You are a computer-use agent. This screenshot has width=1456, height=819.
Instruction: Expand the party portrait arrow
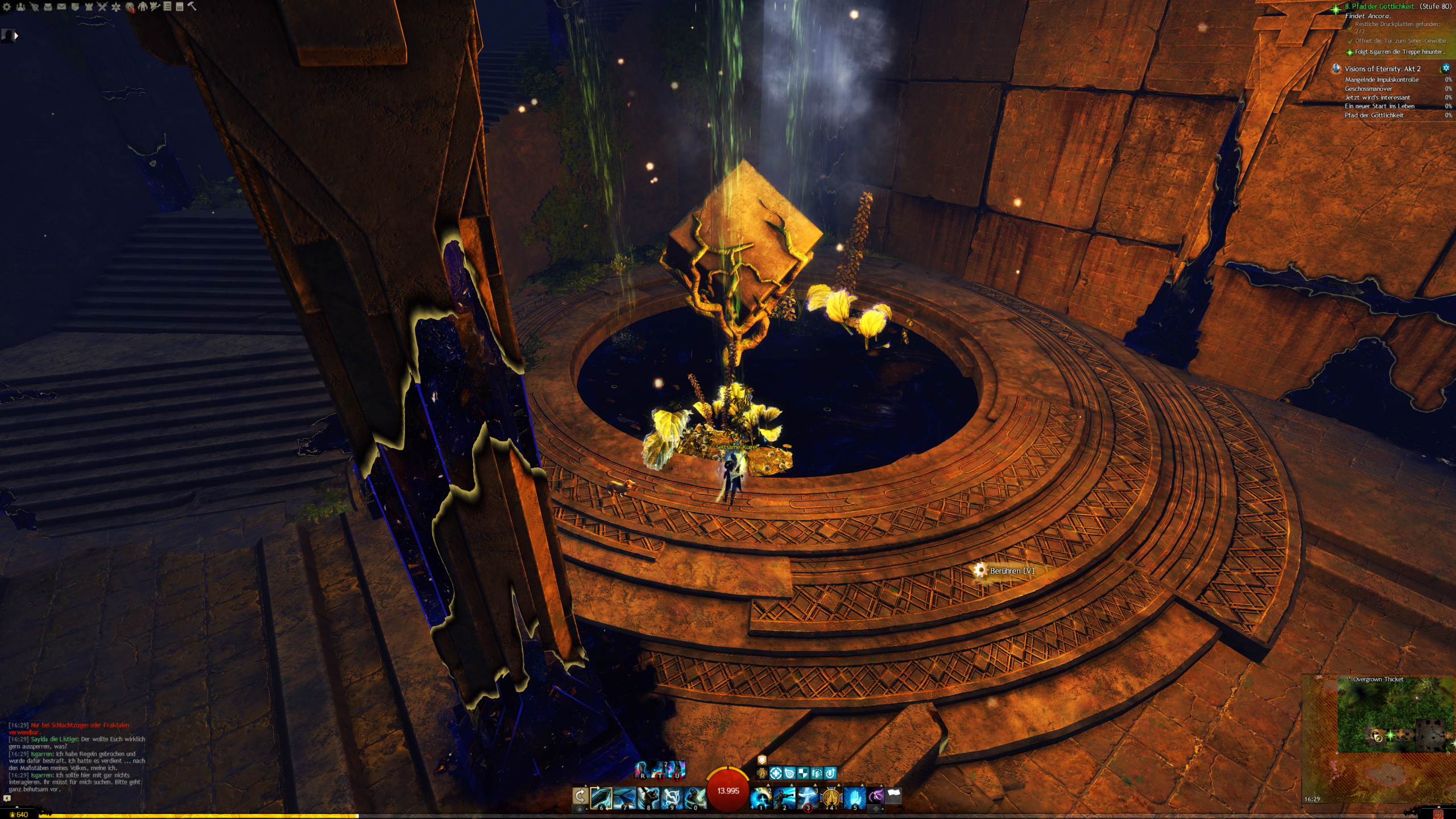pos(16,36)
